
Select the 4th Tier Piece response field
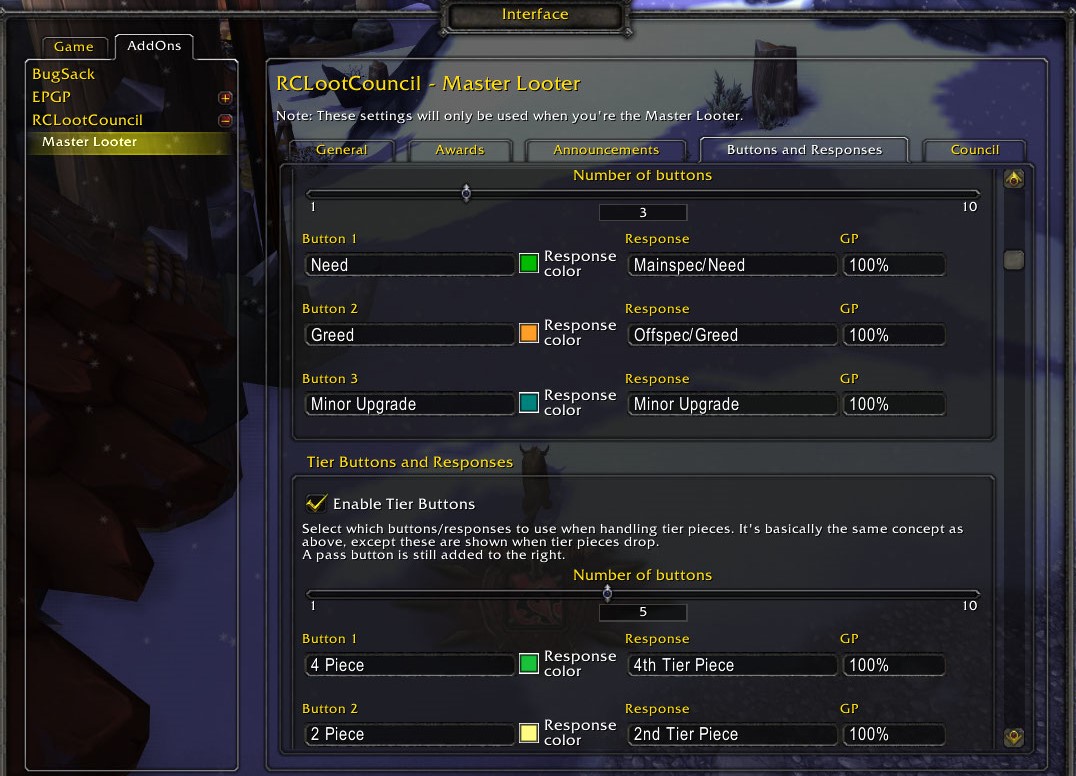[x=732, y=665]
